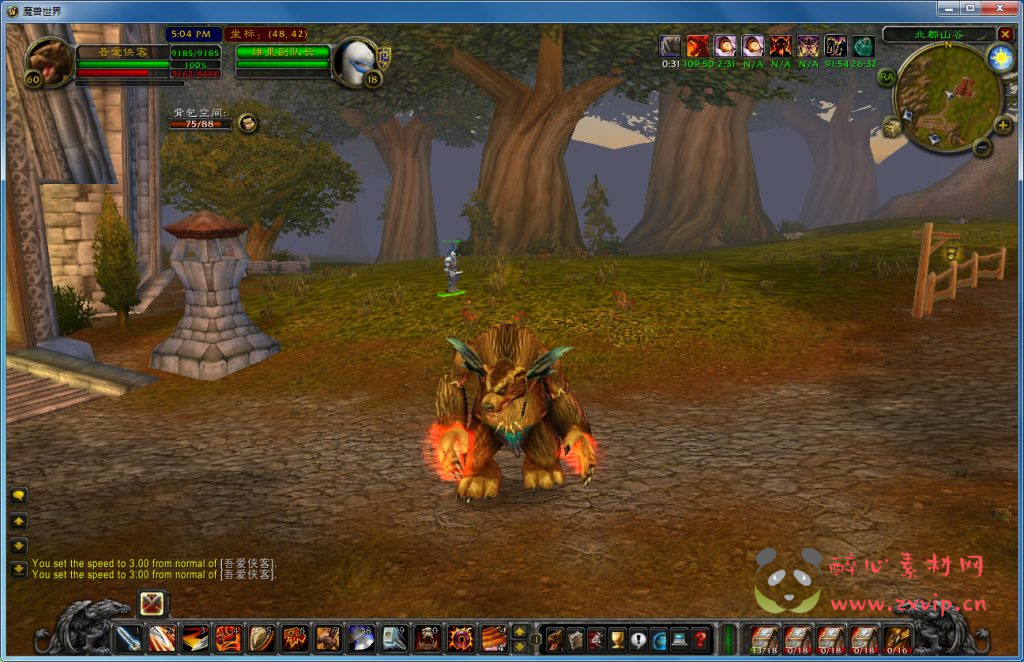1024x662 pixels.
Task: Activate the sword ability in first action slot
Action: coord(129,637)
